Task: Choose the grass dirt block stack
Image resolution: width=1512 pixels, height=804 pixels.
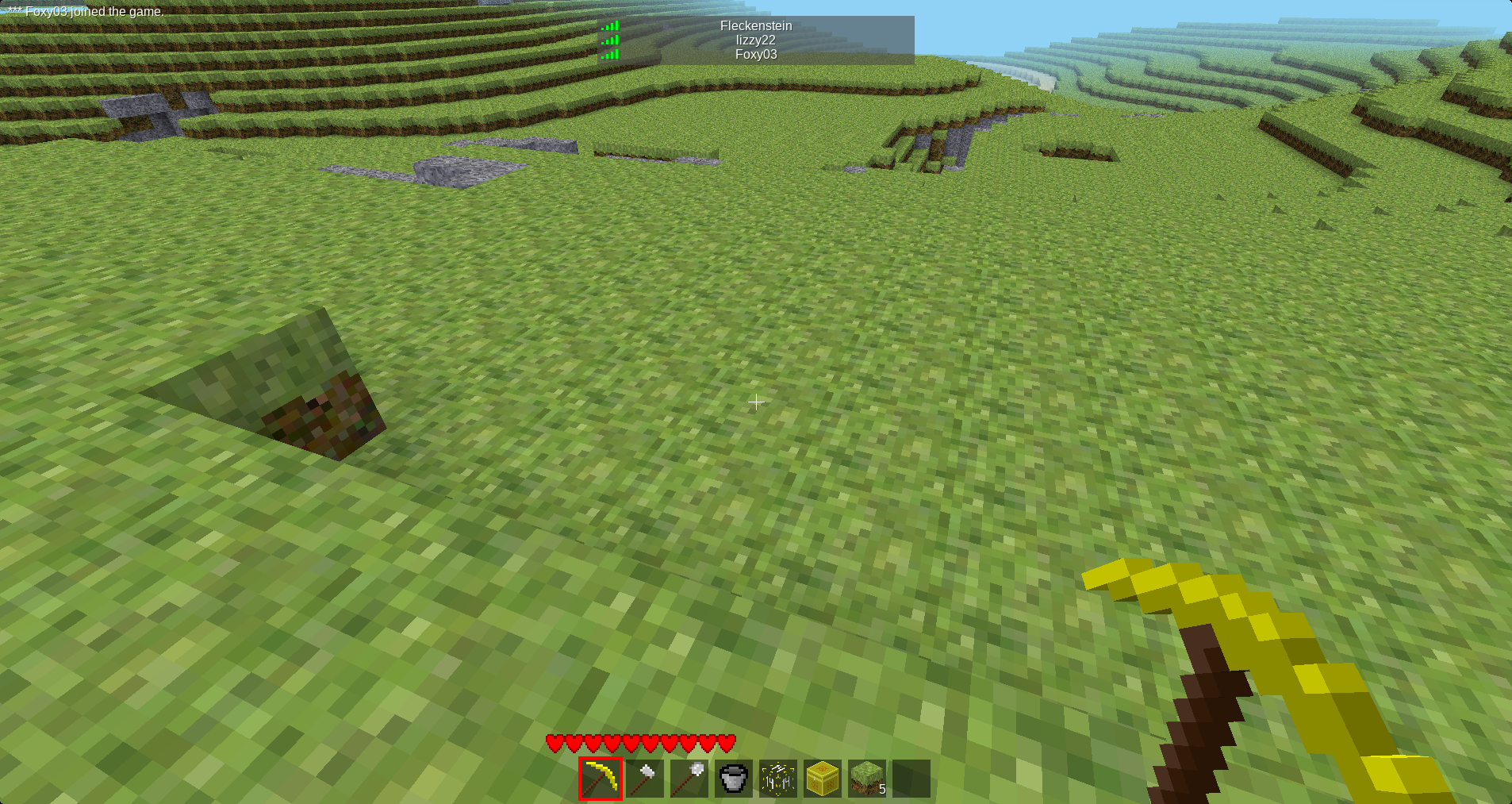Action: coord(867,779)
